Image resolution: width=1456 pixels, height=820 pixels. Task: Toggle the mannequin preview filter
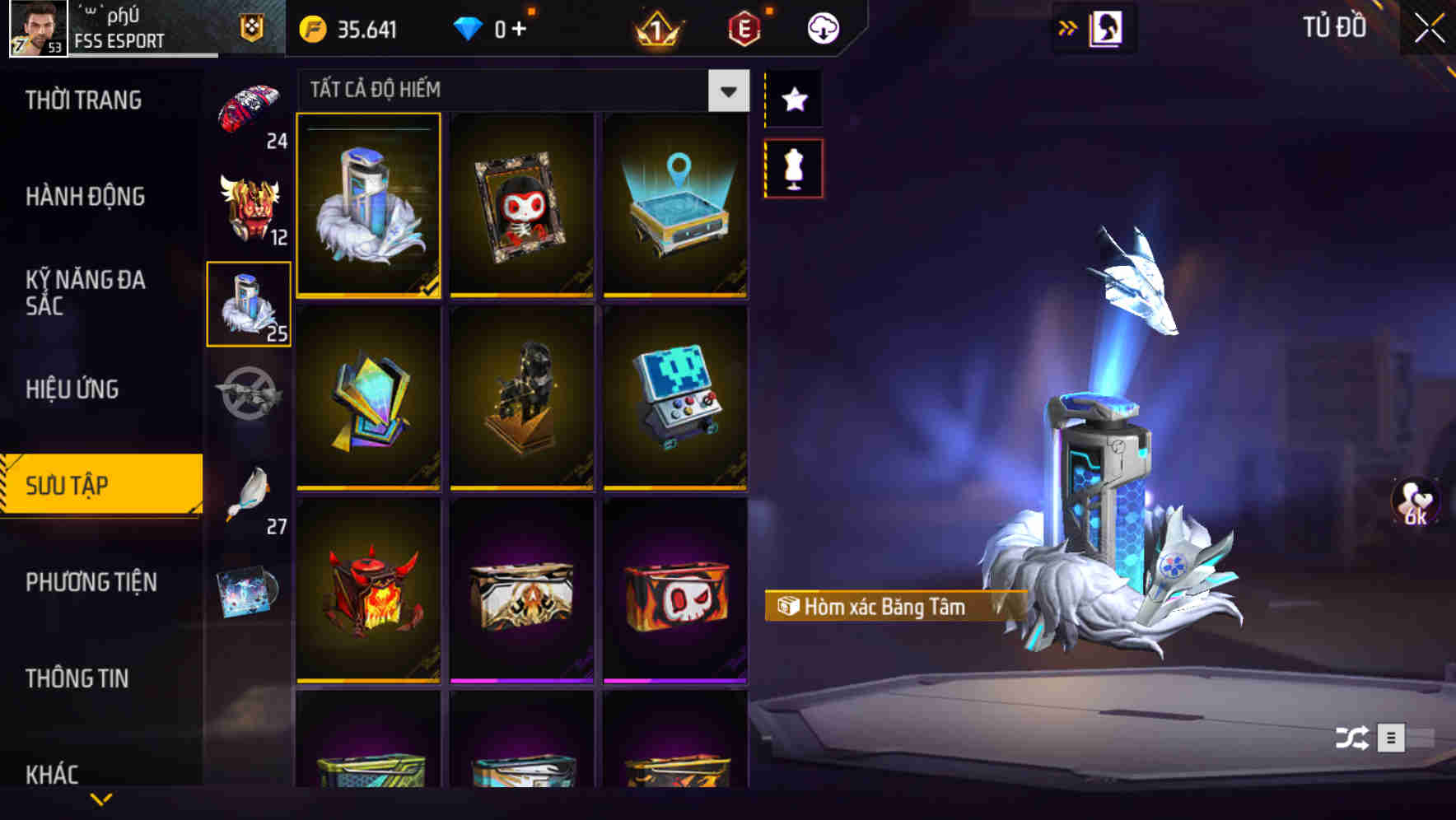[x=794, y=167]
